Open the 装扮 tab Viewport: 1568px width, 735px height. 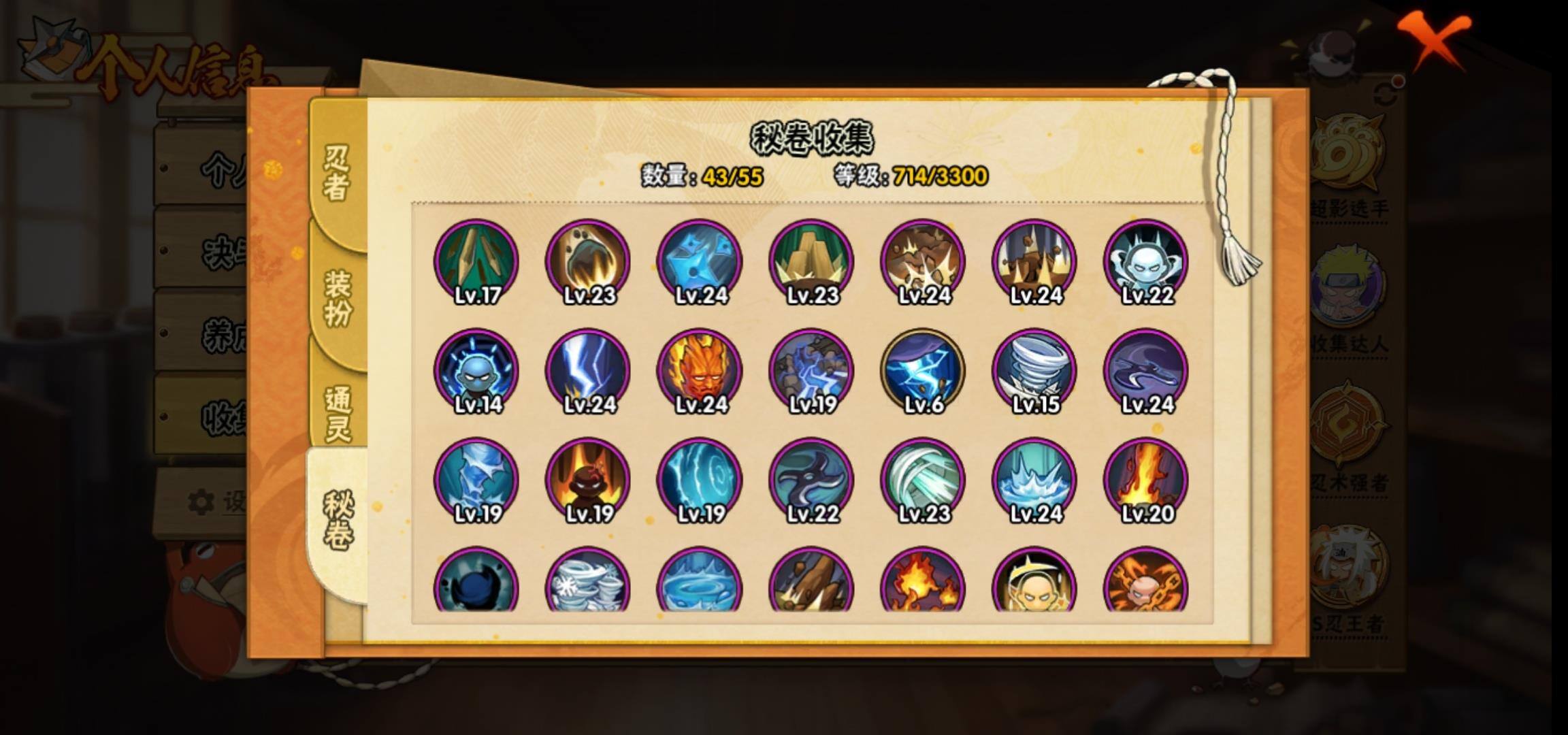[x=338, y=297]
